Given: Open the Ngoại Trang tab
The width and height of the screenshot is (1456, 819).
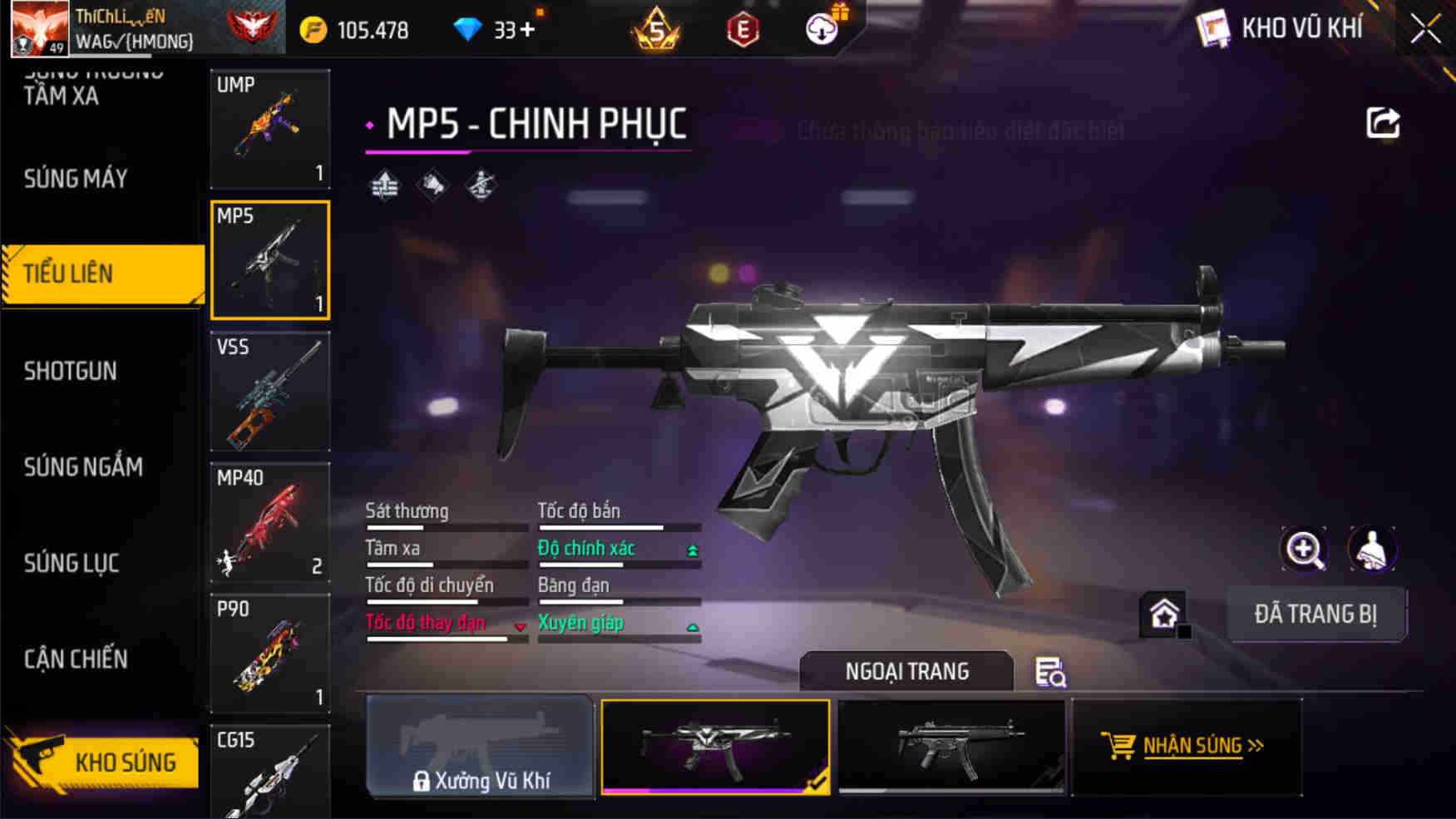Looking at the screenshot, I should [906, 671].
